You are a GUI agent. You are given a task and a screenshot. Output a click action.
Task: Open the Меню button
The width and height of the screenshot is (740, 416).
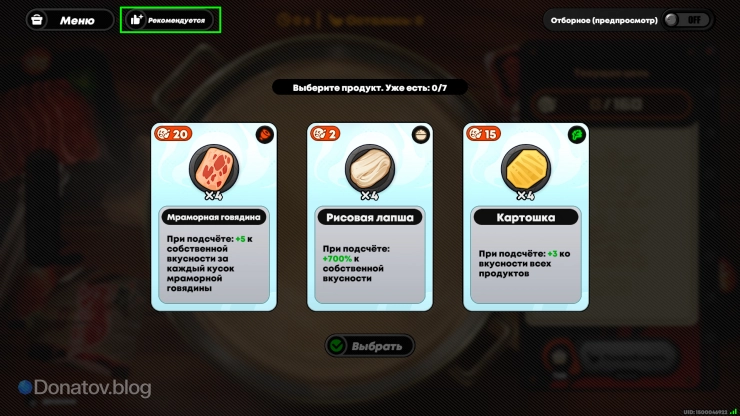point(68,20)
